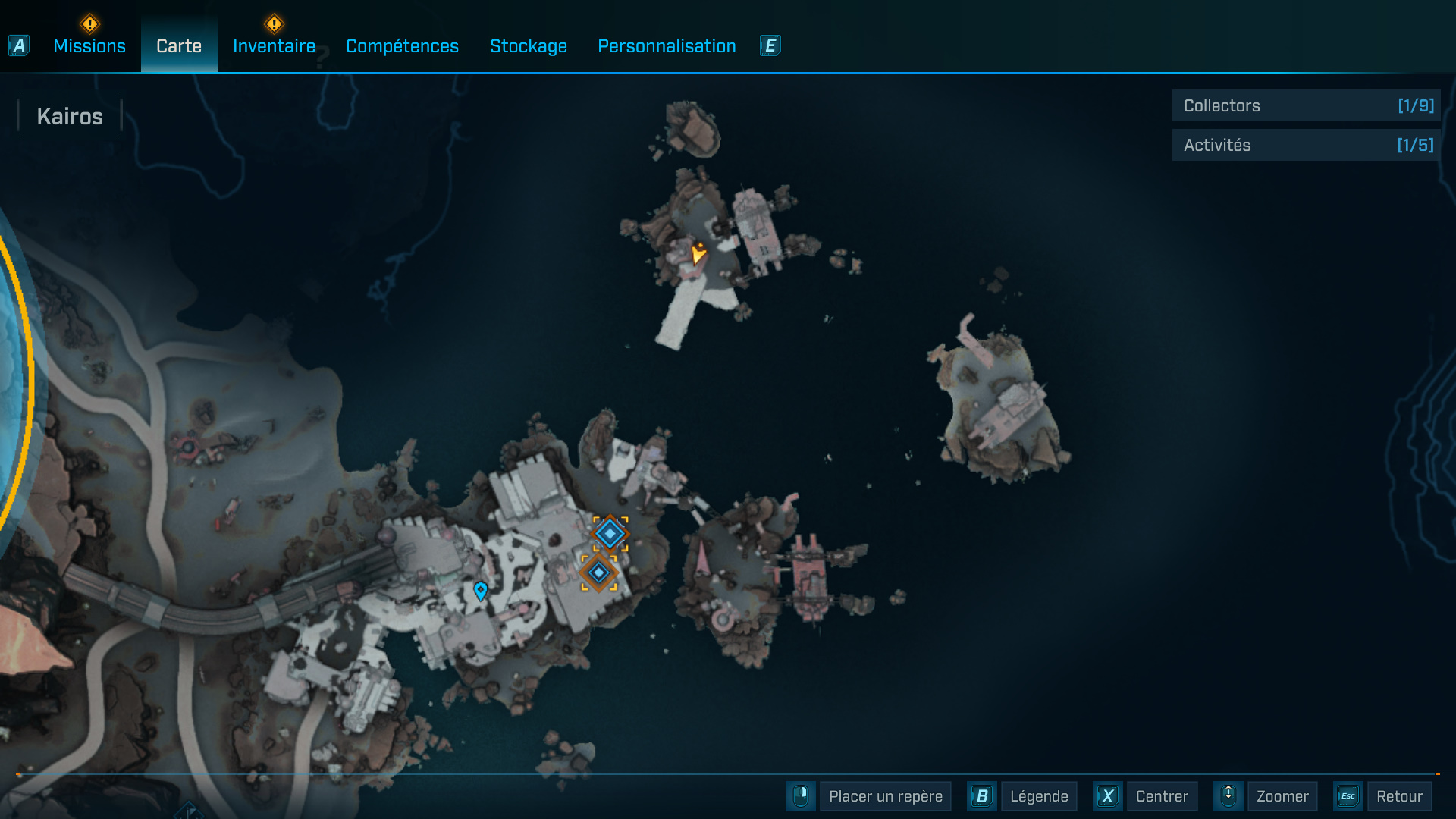This screenshot has width=1456, height=819.
Task: Click the Légende button
Action: 1038,796
